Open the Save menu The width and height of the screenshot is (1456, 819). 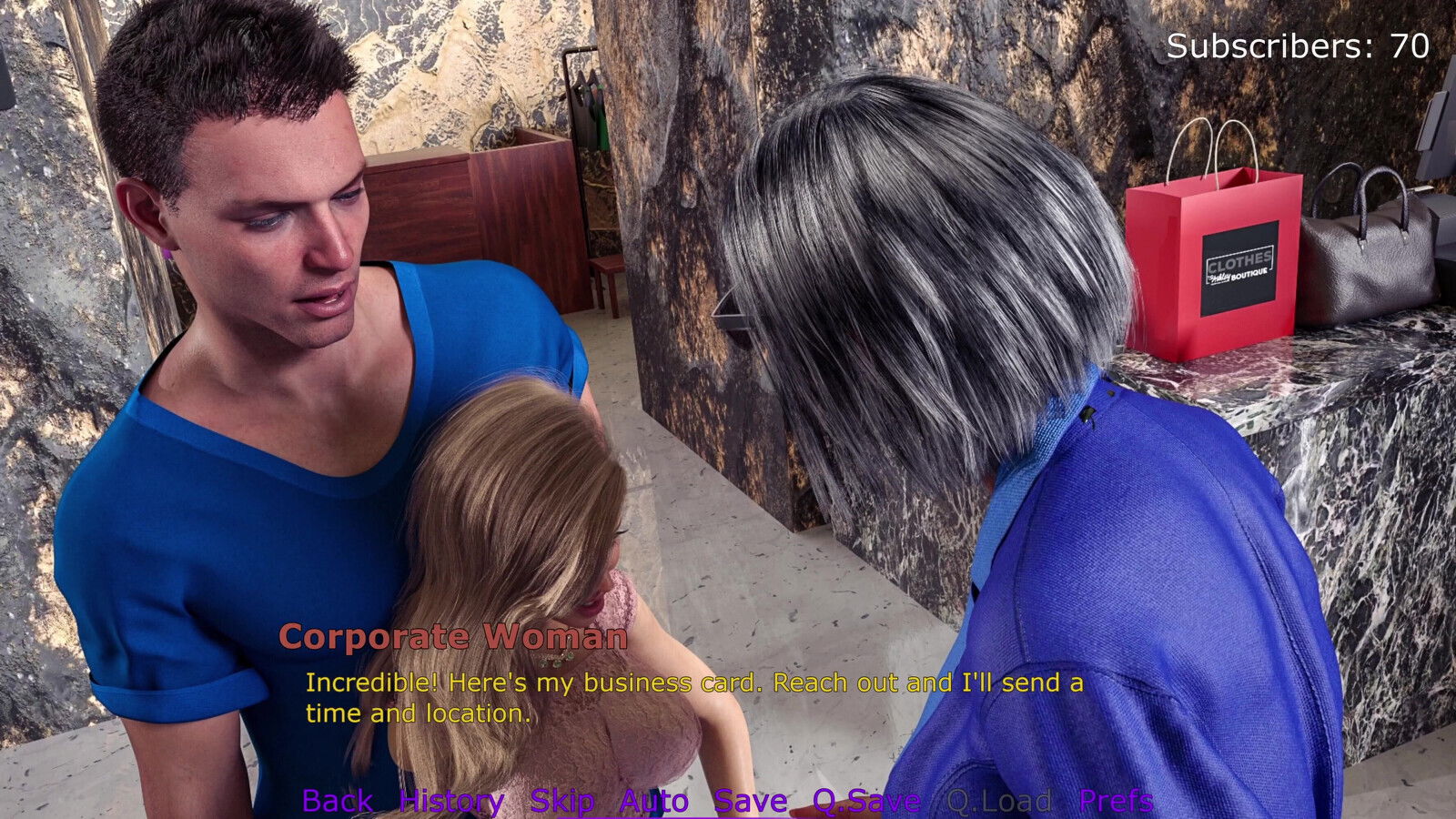751,801
